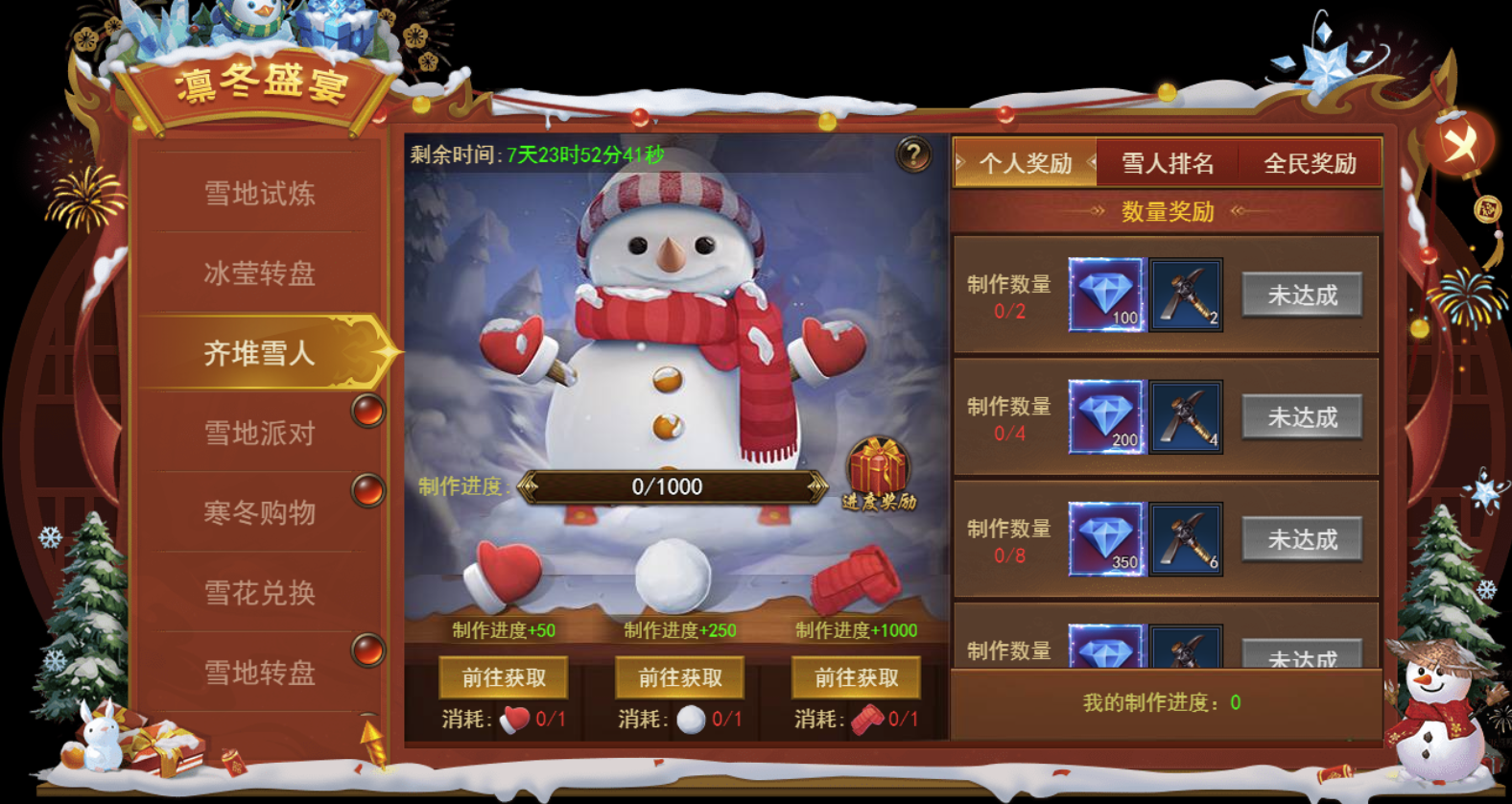Click 前往获取 under 制作进度+1000

(x=857, y=677)
